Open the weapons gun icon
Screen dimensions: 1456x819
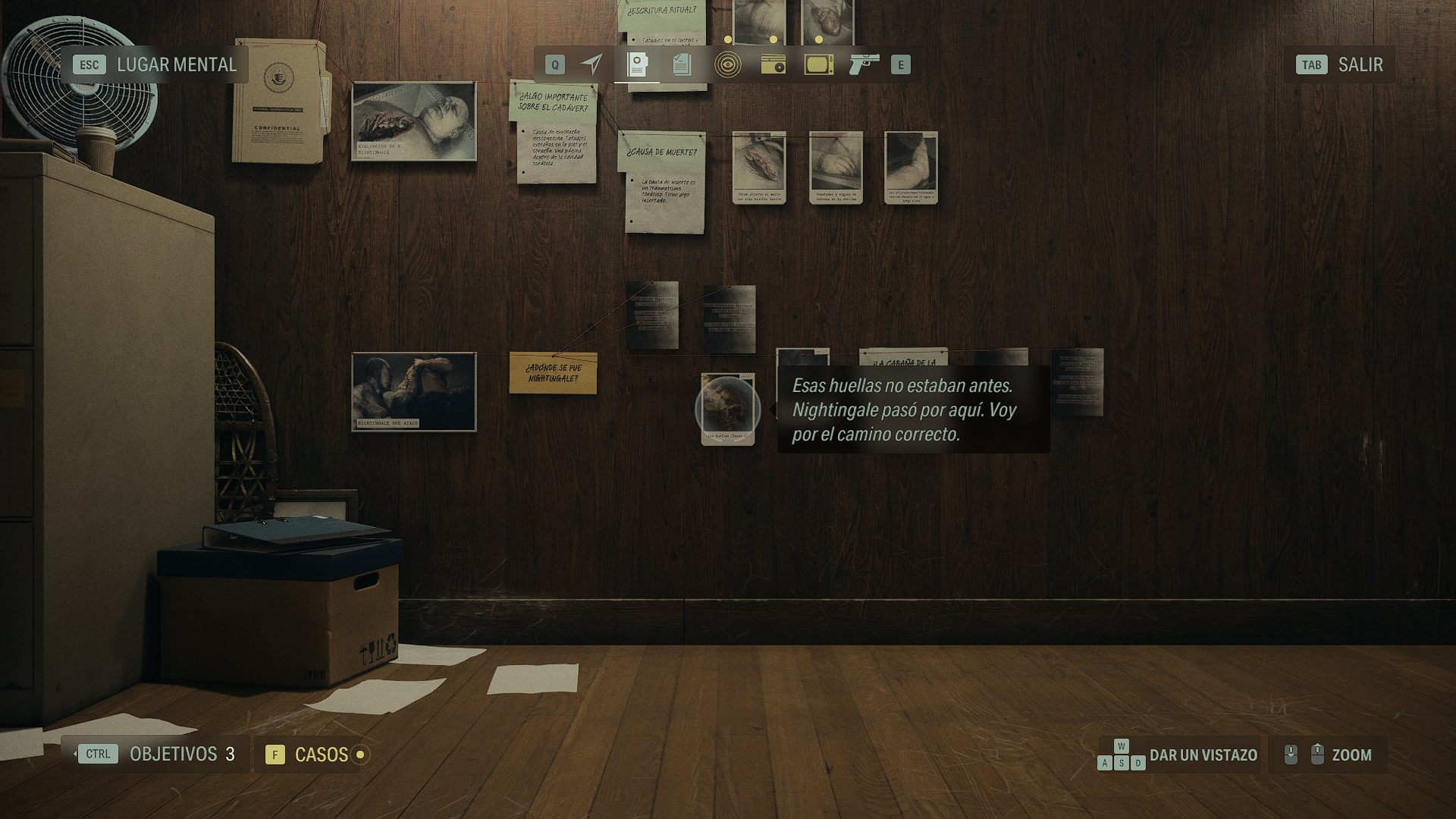(864, 64)
